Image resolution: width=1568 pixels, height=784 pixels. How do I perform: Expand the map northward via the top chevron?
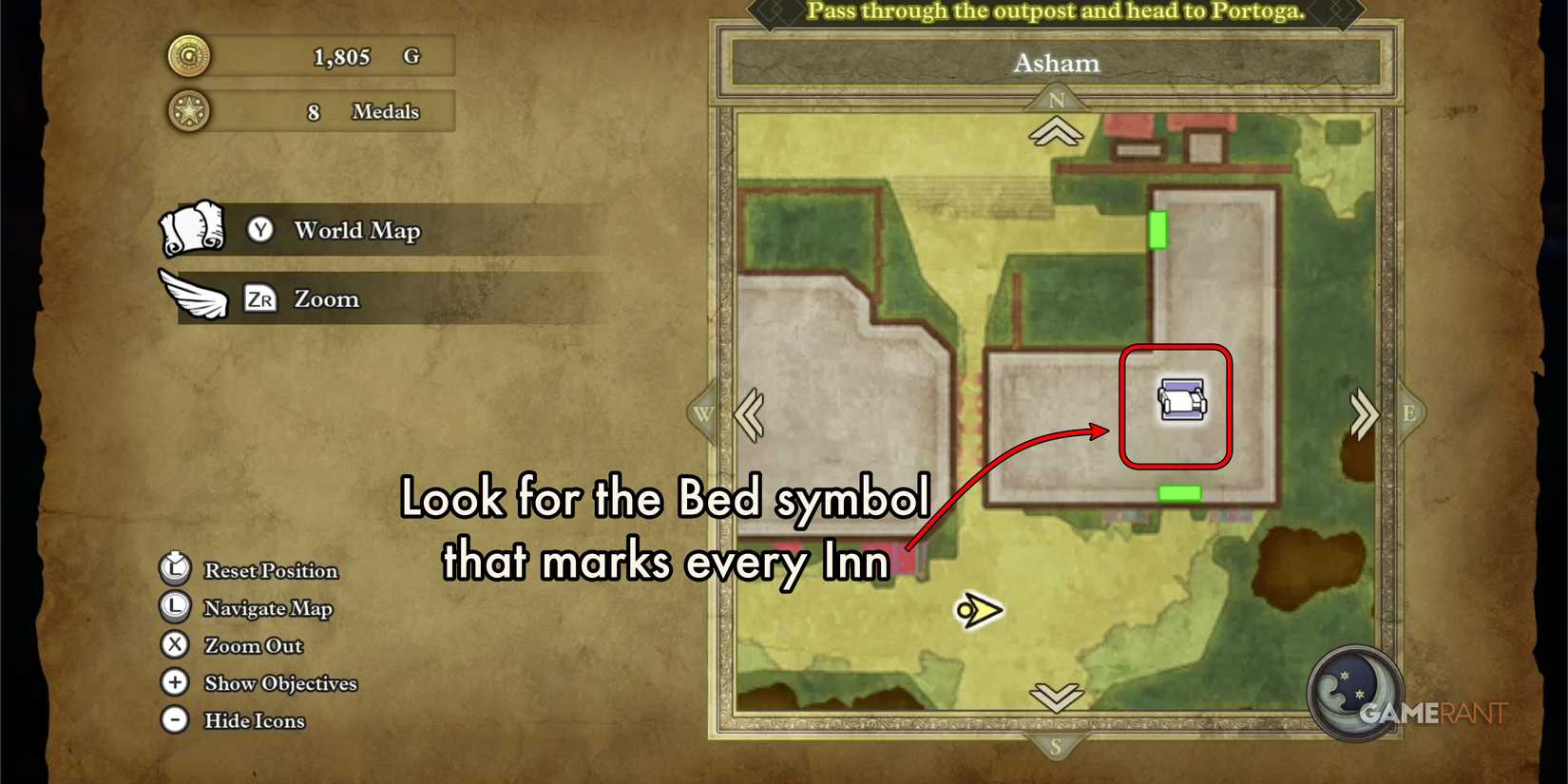pyautogui.click(x=1057, y=133)
